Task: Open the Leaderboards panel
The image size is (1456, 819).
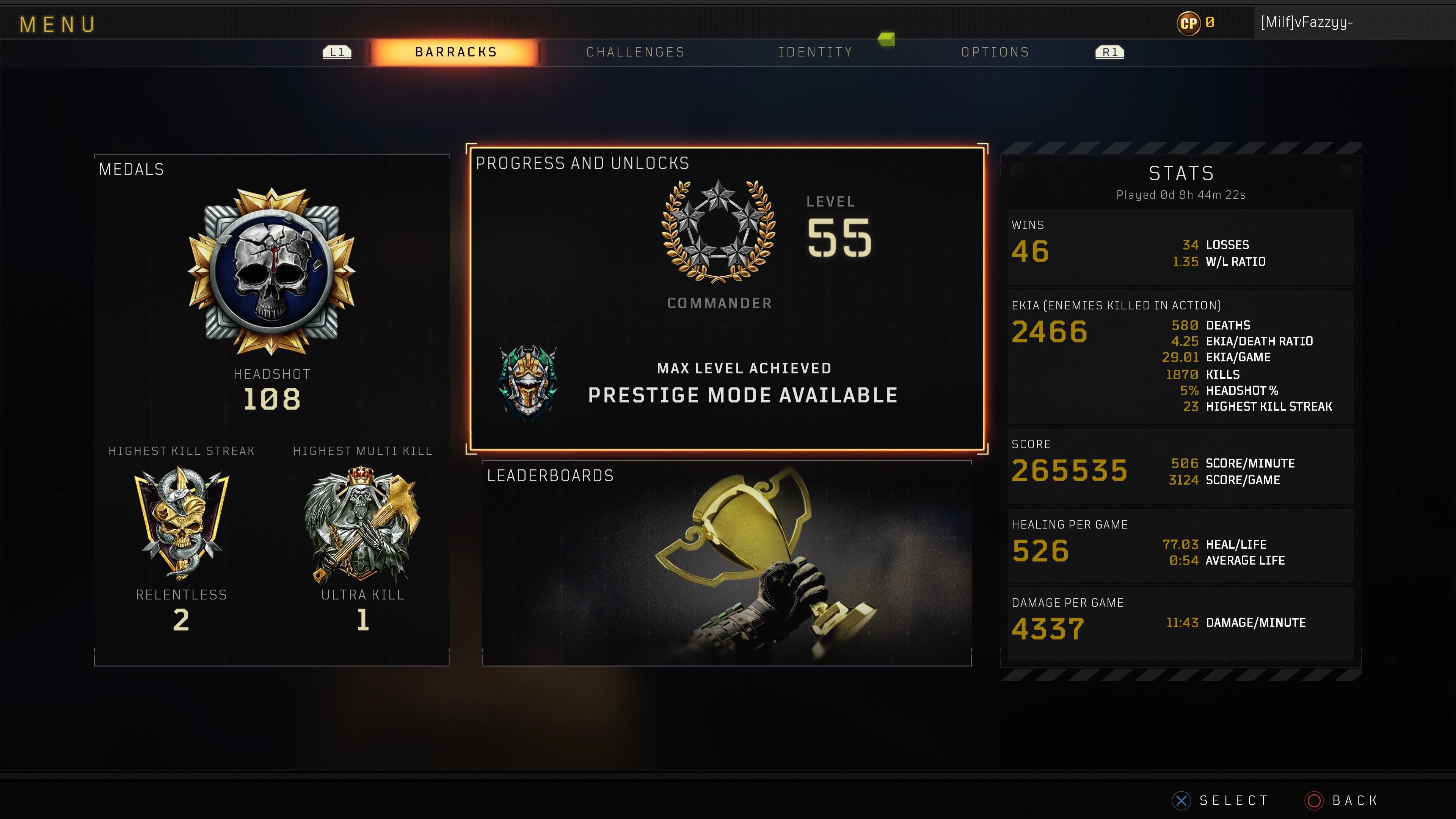Action: pyautogui.click(x=727, y=563)
